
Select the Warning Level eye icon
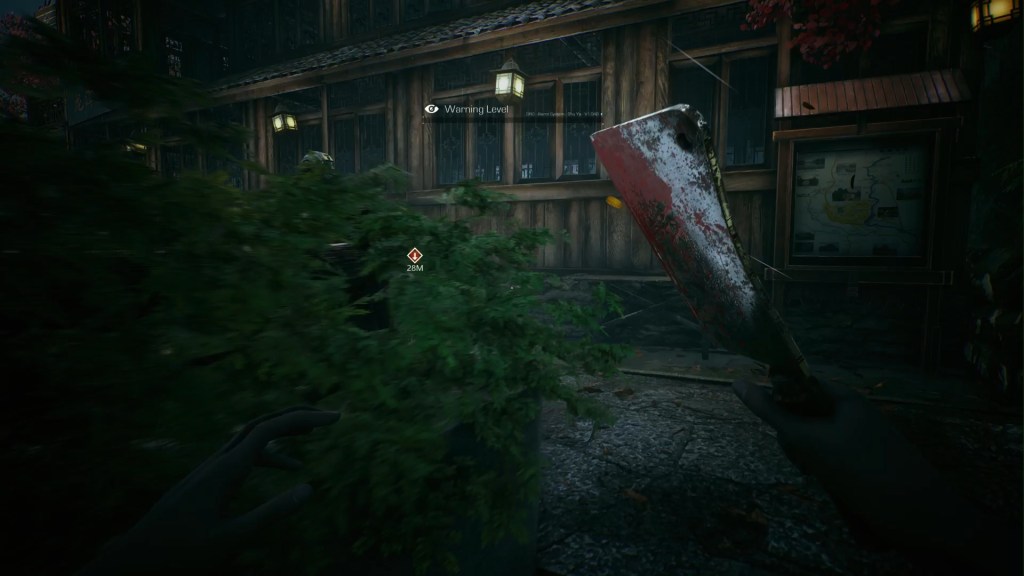click(432, 108)
